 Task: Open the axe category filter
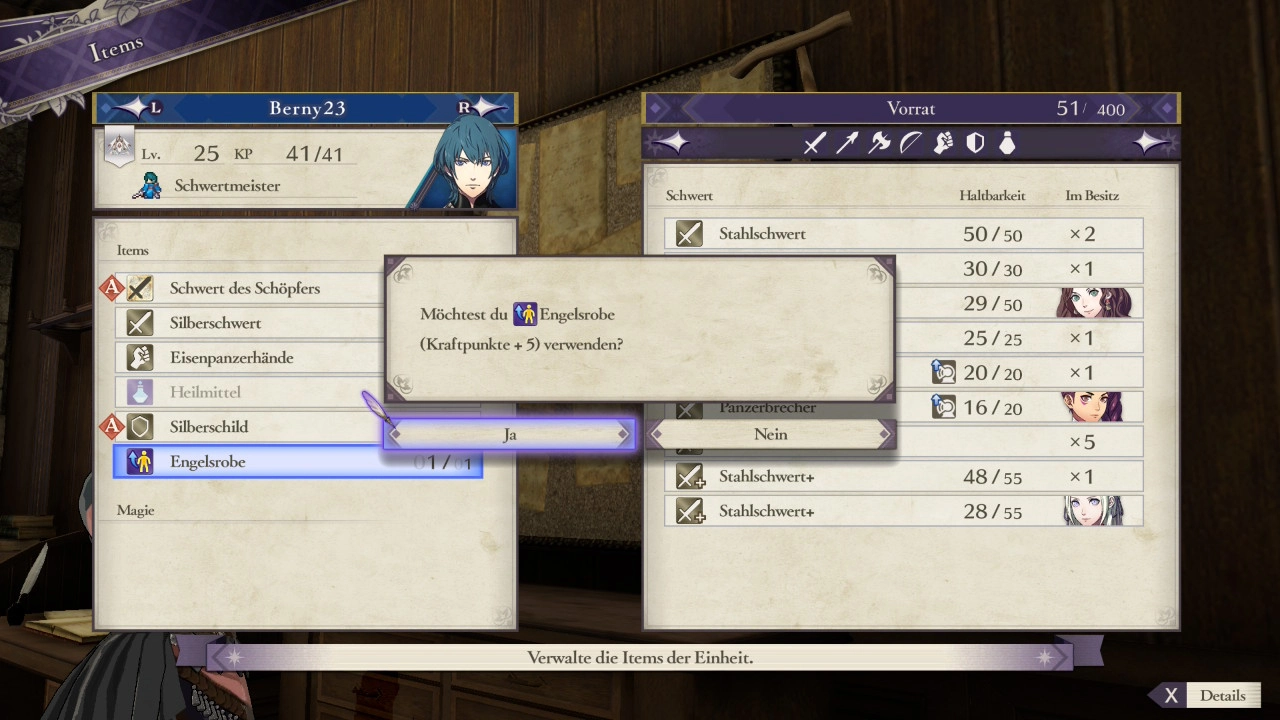(879, 144)
